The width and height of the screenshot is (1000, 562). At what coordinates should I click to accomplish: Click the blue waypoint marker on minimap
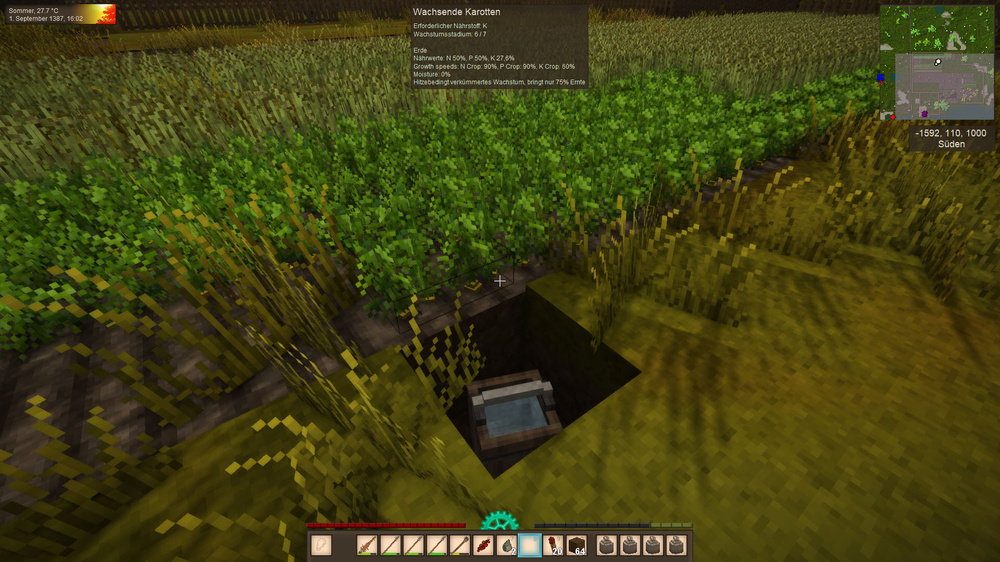(x=881, y=77)
